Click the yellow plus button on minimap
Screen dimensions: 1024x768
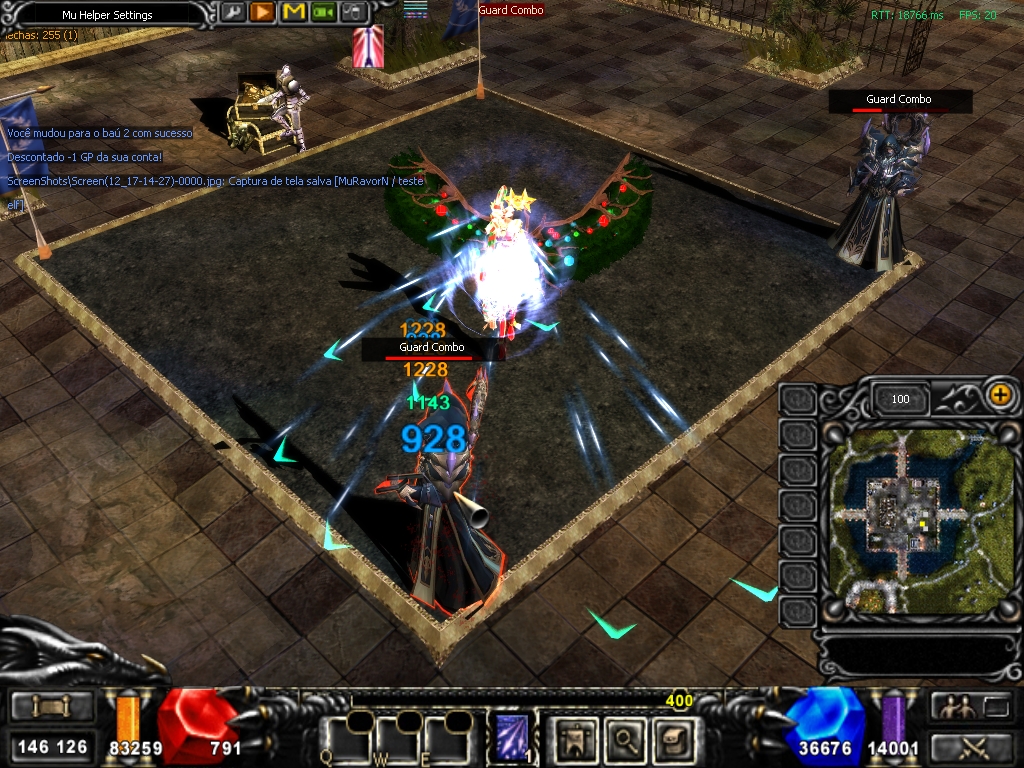click(x=999, y=394)
